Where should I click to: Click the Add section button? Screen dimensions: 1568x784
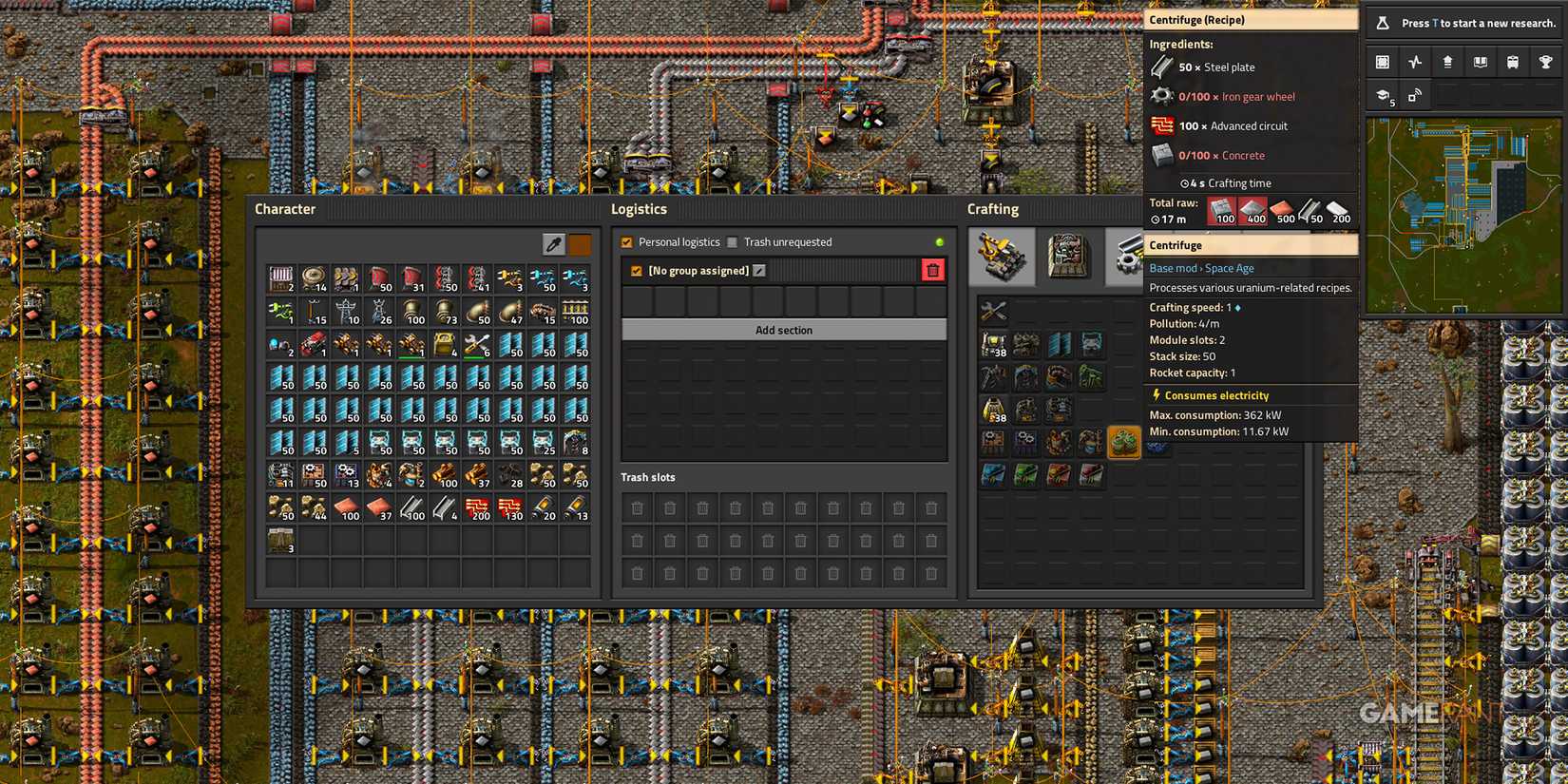783,329
